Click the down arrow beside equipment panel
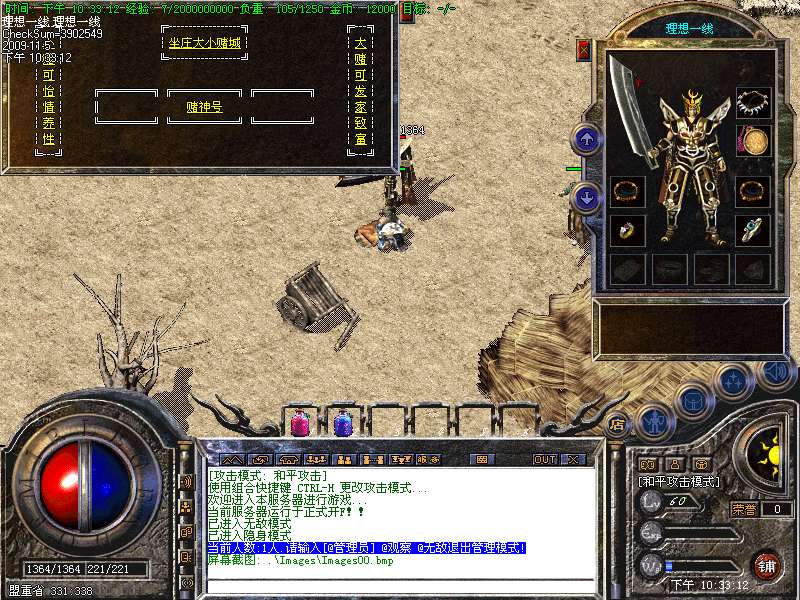 point(588,197)
